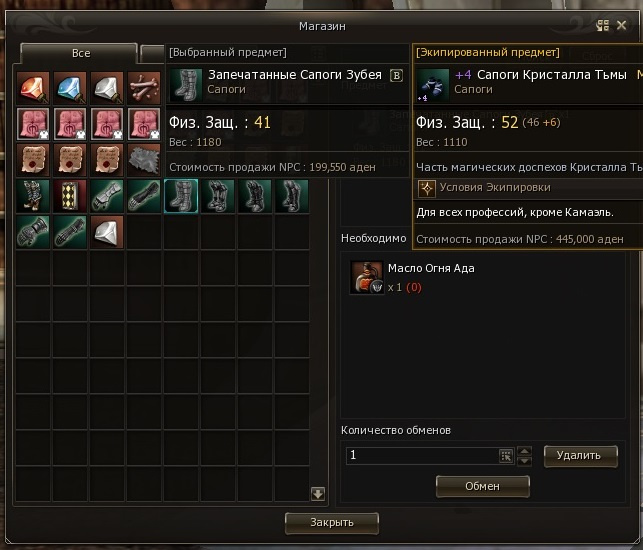This screenshot has width=643, height=550.
Task: Select the highlighted Запечатанные Сапоги Зубея slot
Action: coord(181,196)
